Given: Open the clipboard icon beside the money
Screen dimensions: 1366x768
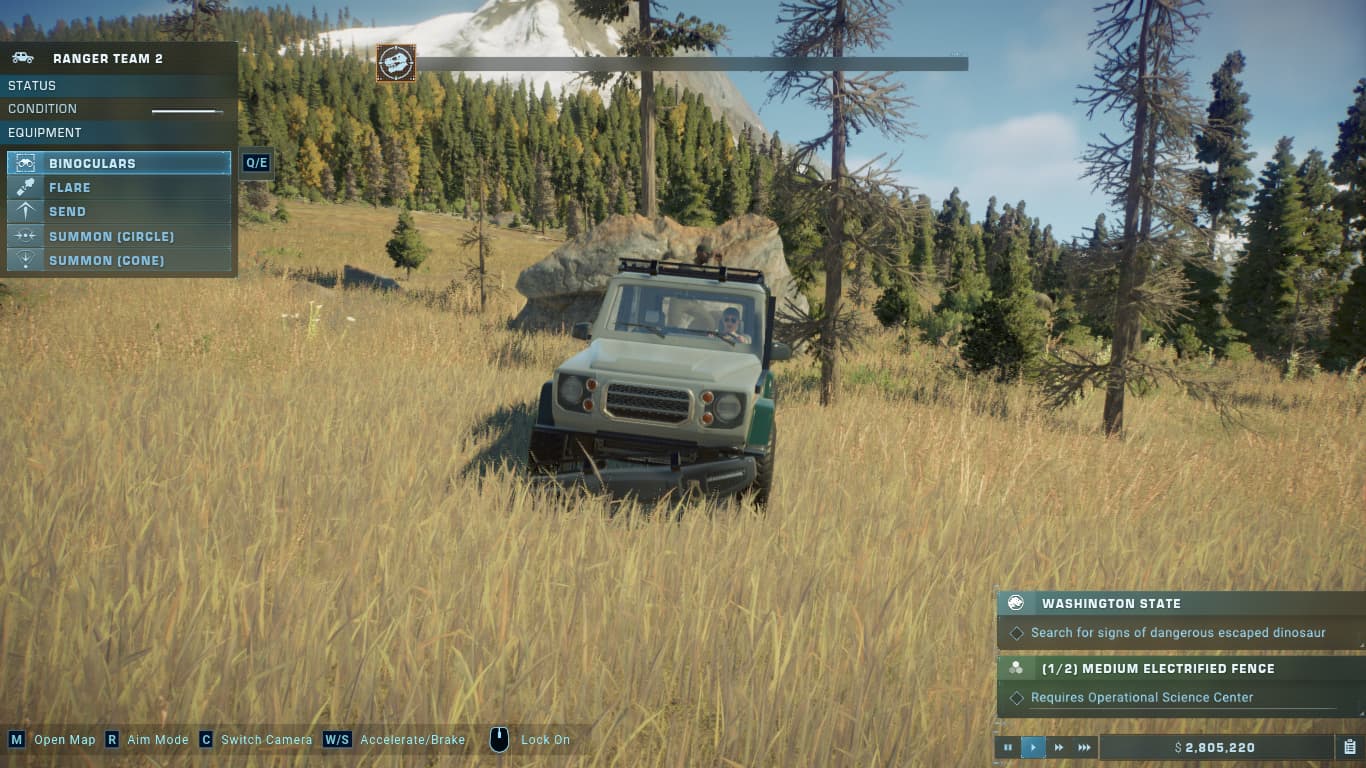Looking at the screenshot, I should pos(1349,747).
